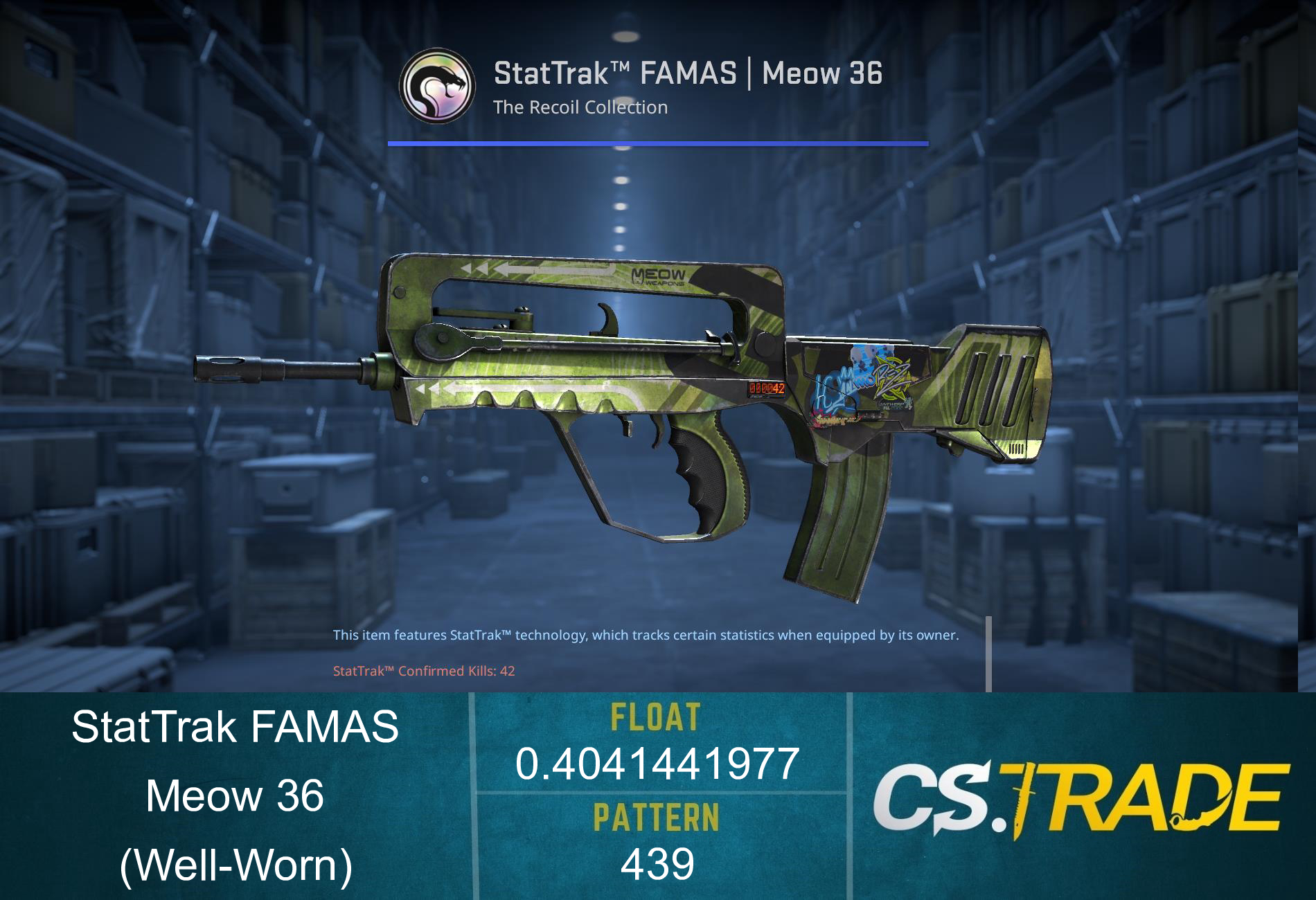Click the blue divider line under the title
The height and width of the screenshot is (900, 1316).
tap(658, 143)
